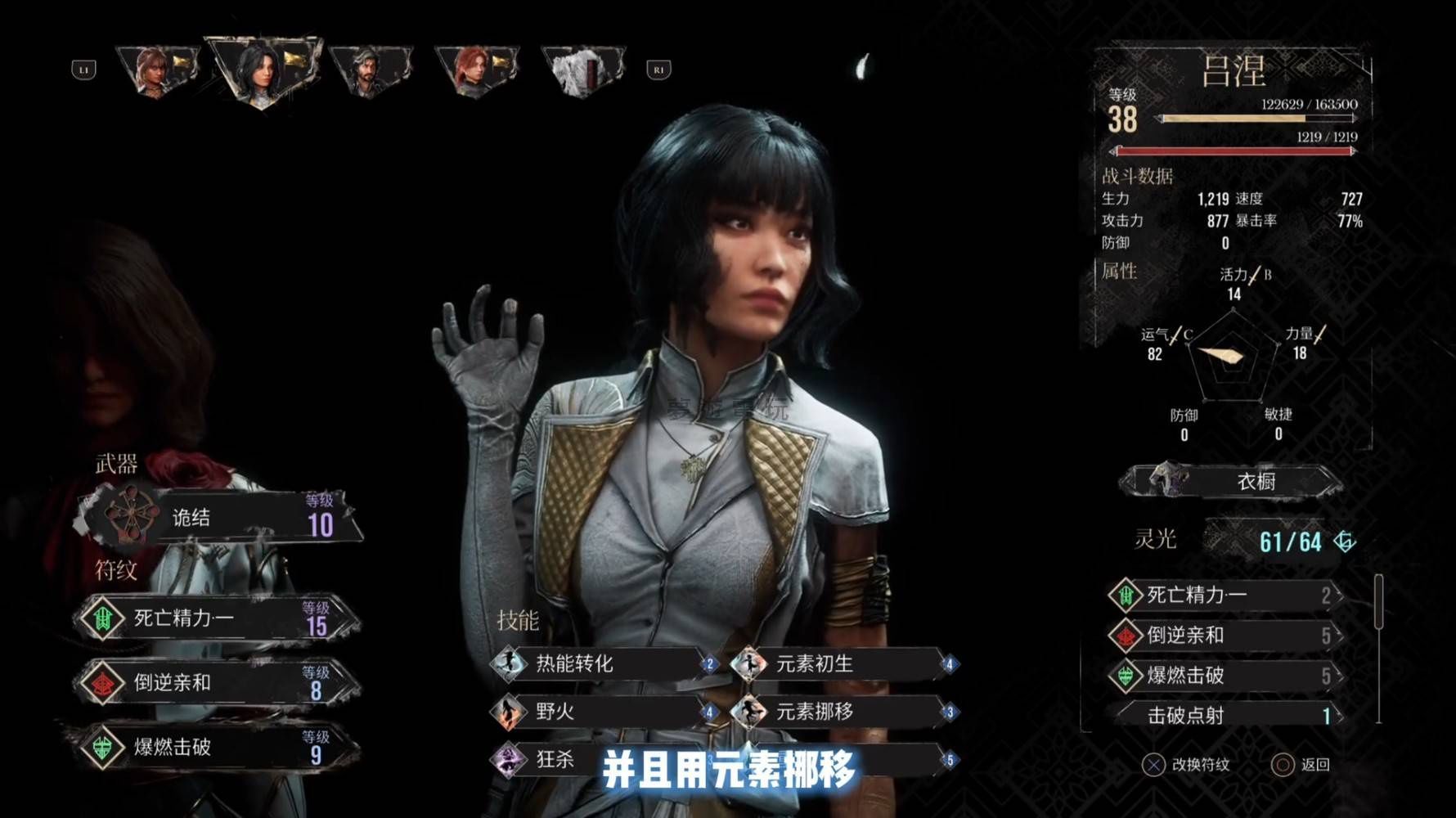The width and height of the screenshot is (1456, 818).
Task: Select the bearded man's party portrait
Action: click(x=371, y=70)
